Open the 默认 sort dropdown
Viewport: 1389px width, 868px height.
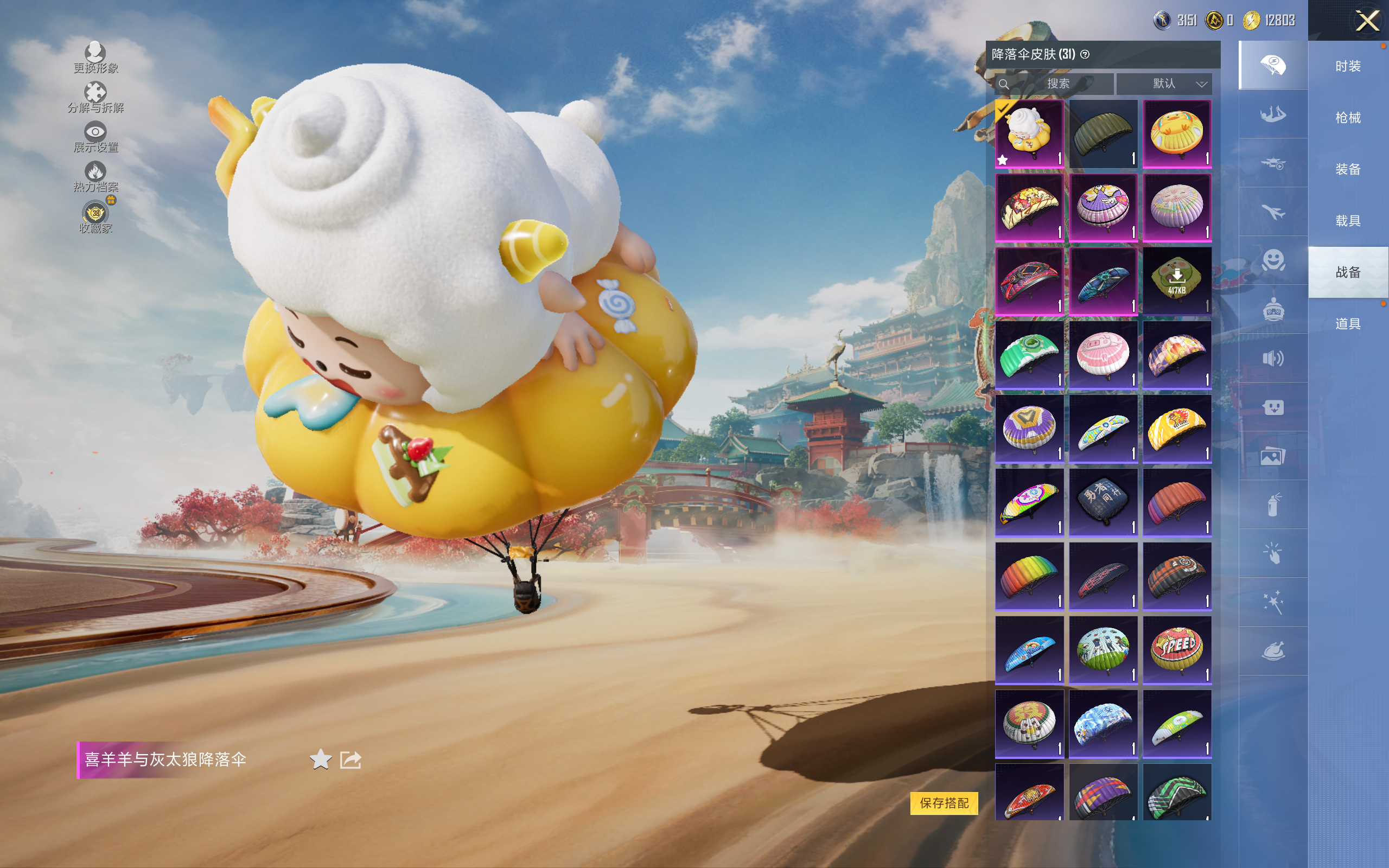(1164, 84)
